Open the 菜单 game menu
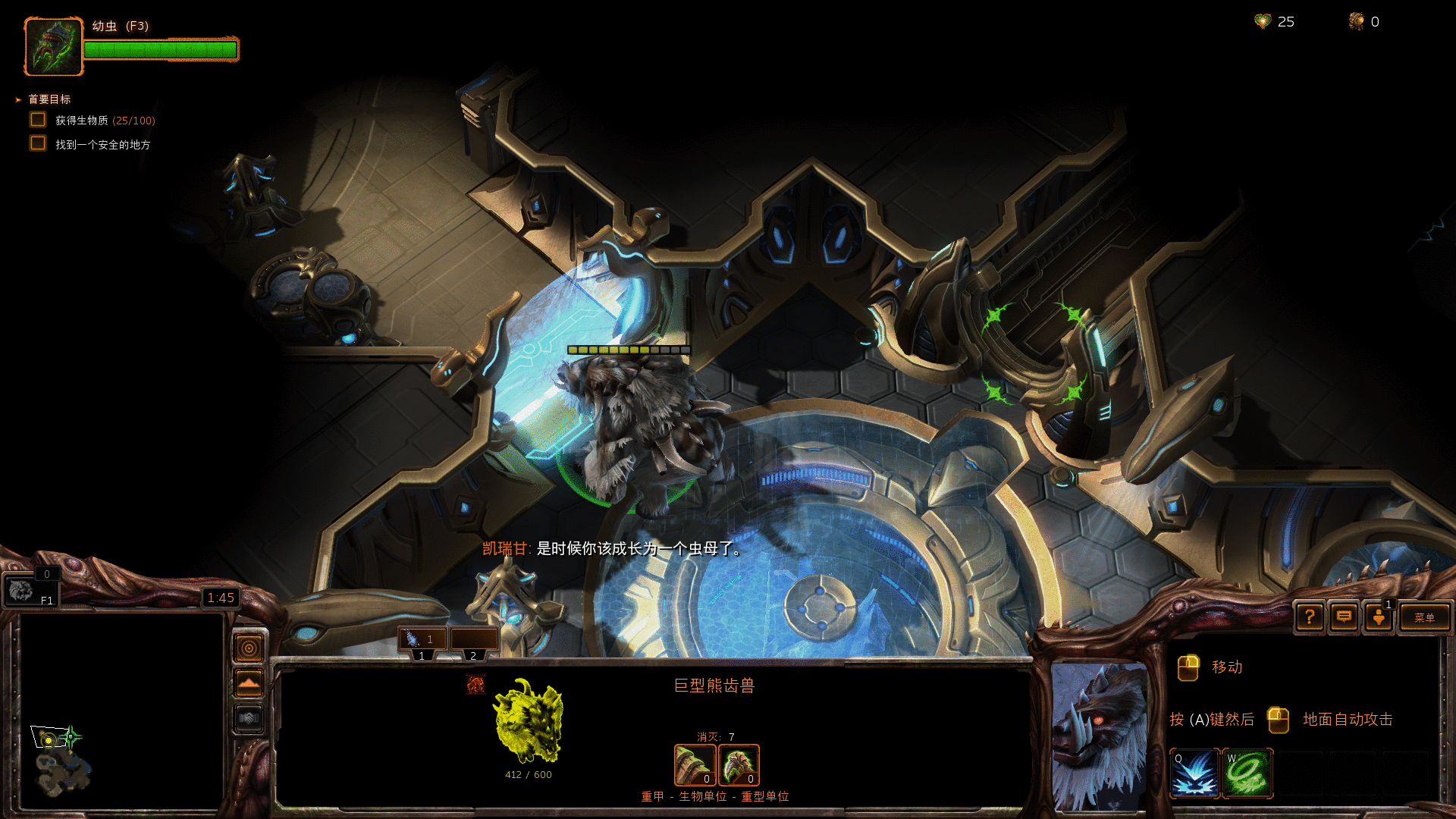 pos(1424,617)
